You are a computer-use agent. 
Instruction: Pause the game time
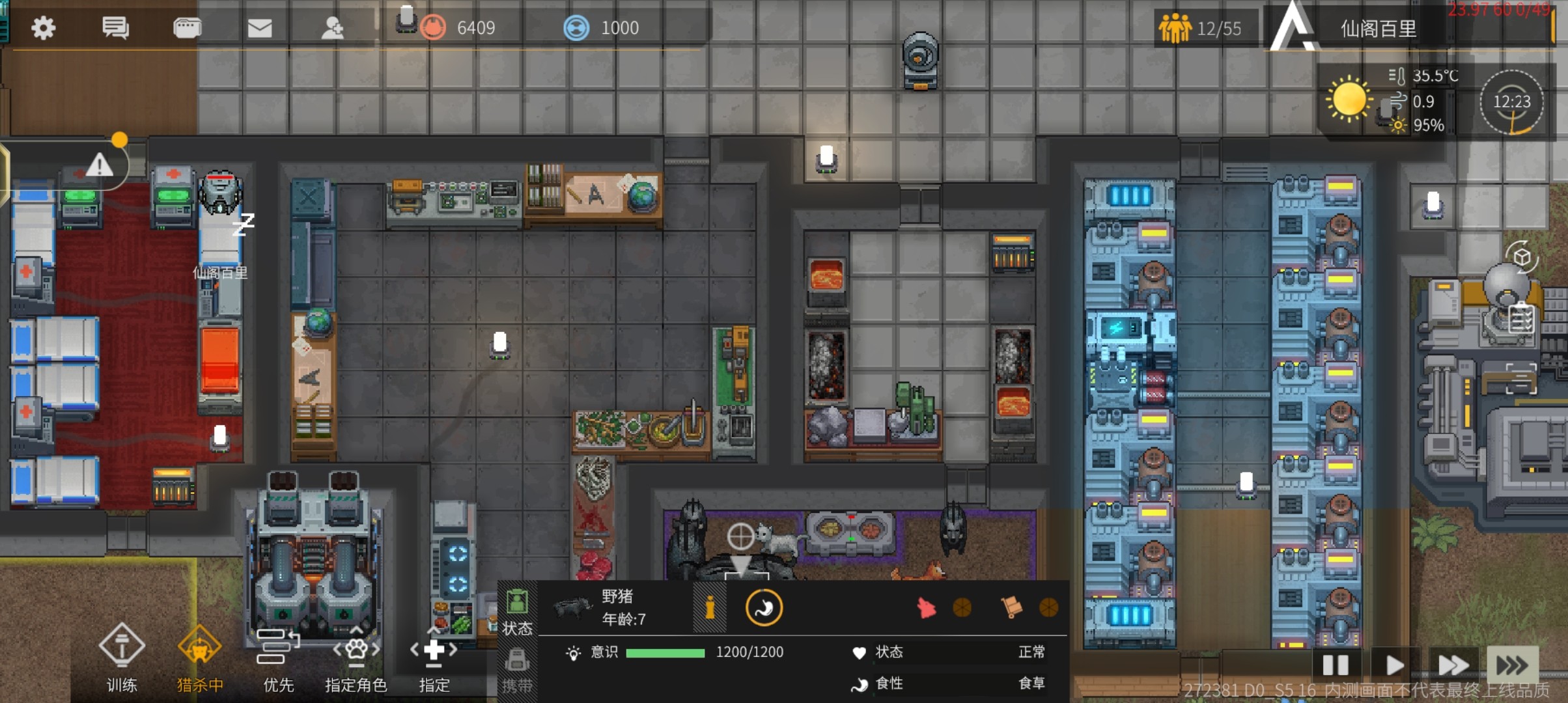pyautogui.click(x=1336, y=665)
